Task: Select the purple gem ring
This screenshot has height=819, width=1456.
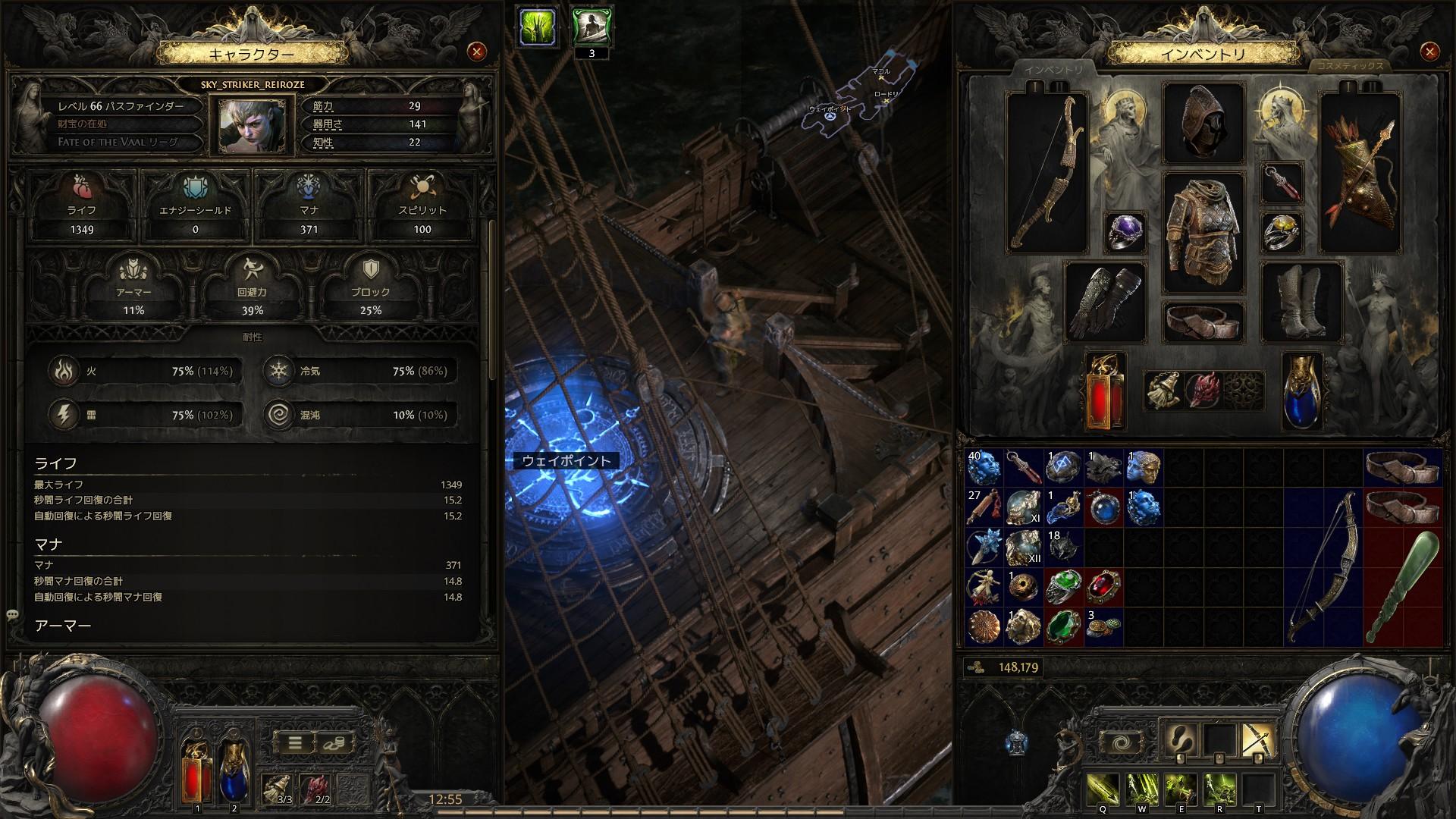Action: pyautogui.click(x=1125, y=233)
